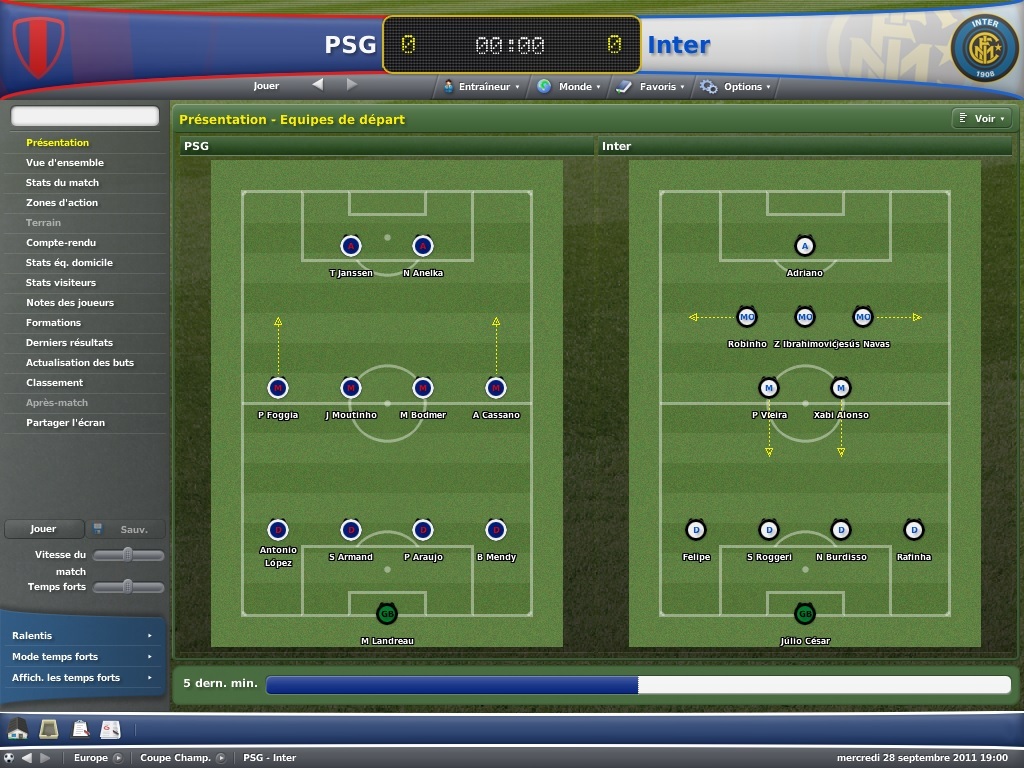The height and width of the screenshot is (768, 1024).
Task: Open the Entraîneur menu
Action: point(482,87)
